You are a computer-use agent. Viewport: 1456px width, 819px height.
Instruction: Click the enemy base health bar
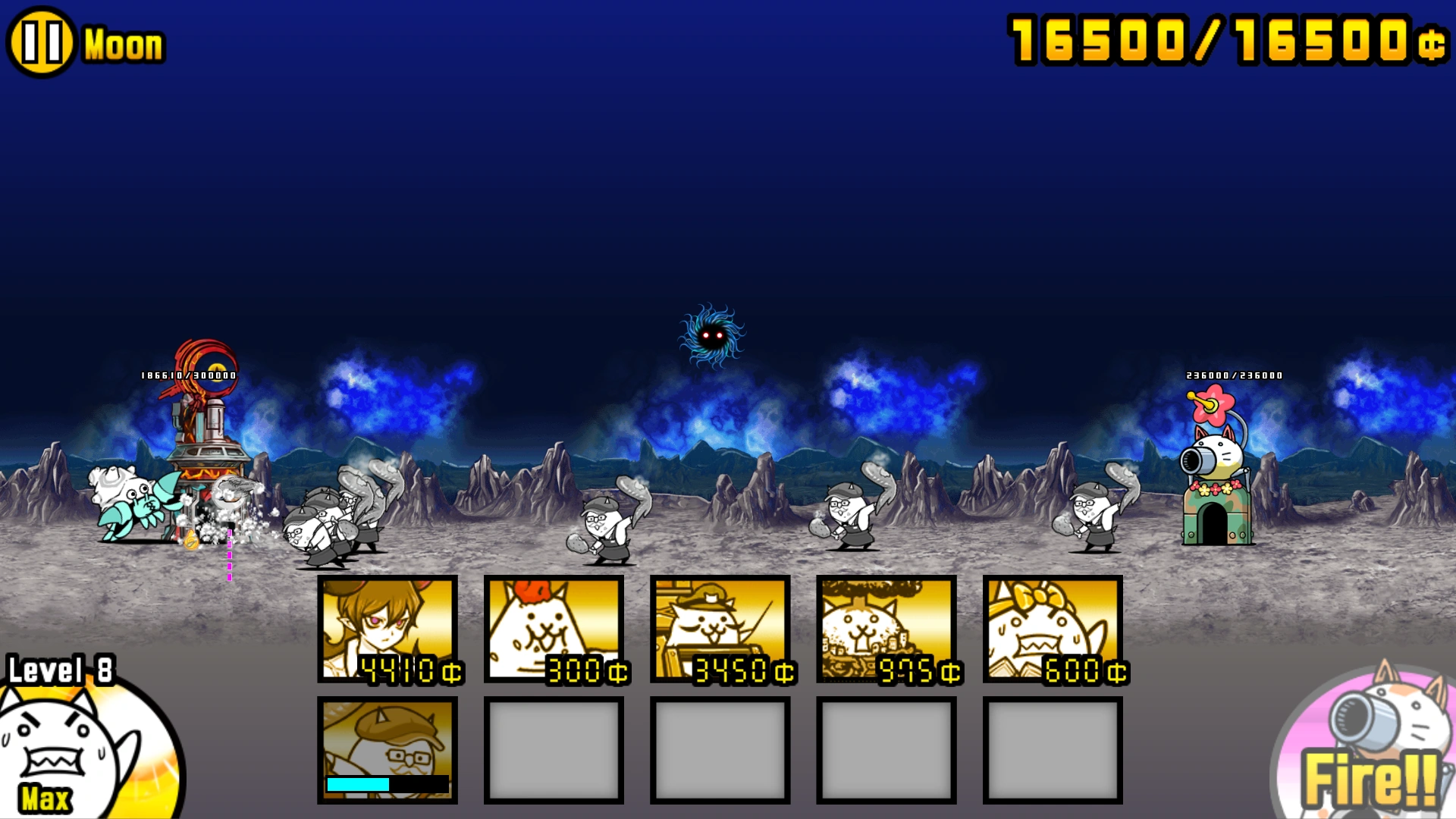(189, 375)
